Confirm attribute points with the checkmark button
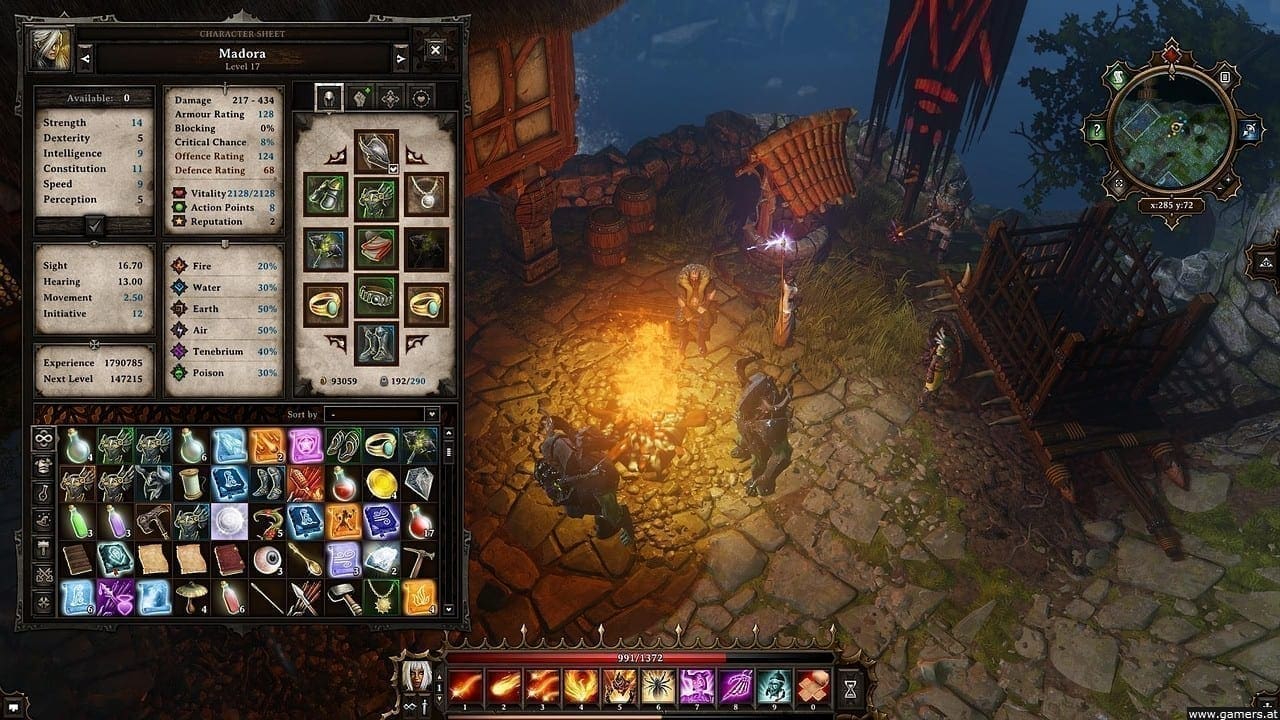The height and width of the screenshot is (720, 1280). 95,225
